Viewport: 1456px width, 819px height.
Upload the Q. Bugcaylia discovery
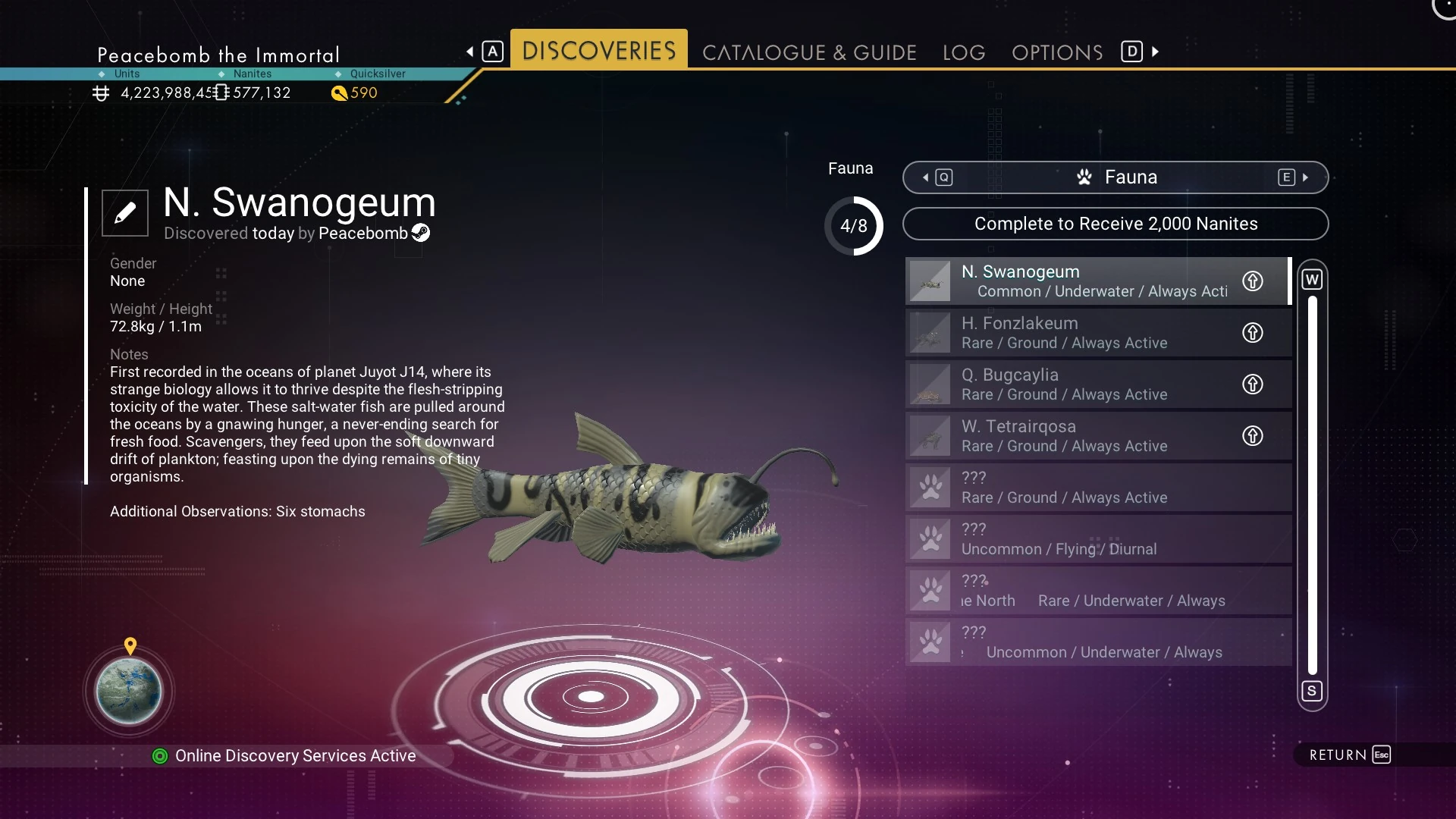point(1253,384)
